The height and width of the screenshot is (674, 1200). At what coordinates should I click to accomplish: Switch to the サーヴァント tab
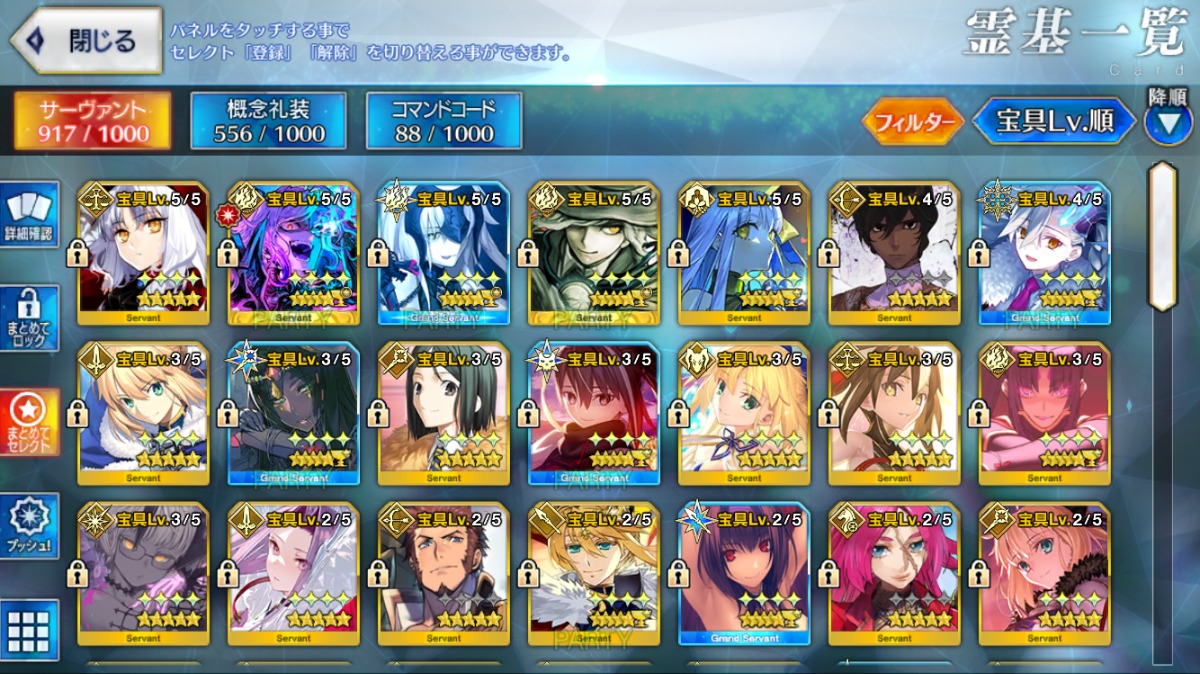pyautogui.click(x=93, y=121)
